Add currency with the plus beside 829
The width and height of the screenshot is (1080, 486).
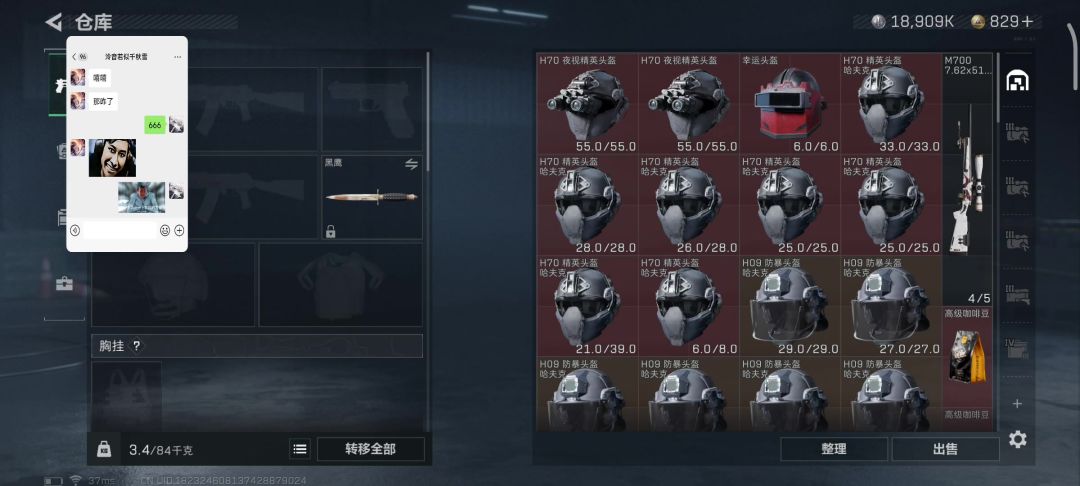pos(1027,21)
